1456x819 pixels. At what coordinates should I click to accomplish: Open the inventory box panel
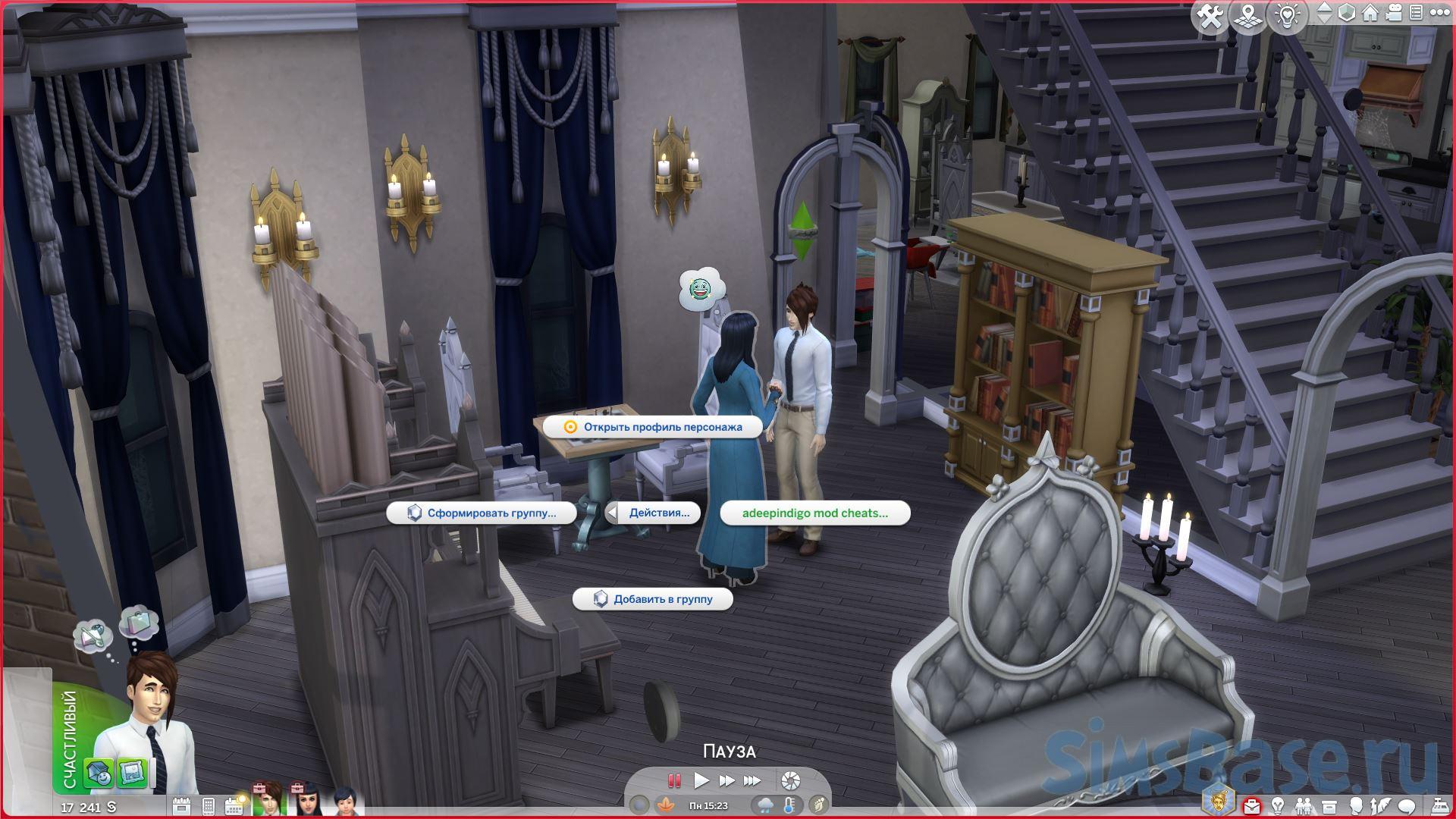click(x=1330, y=805)
